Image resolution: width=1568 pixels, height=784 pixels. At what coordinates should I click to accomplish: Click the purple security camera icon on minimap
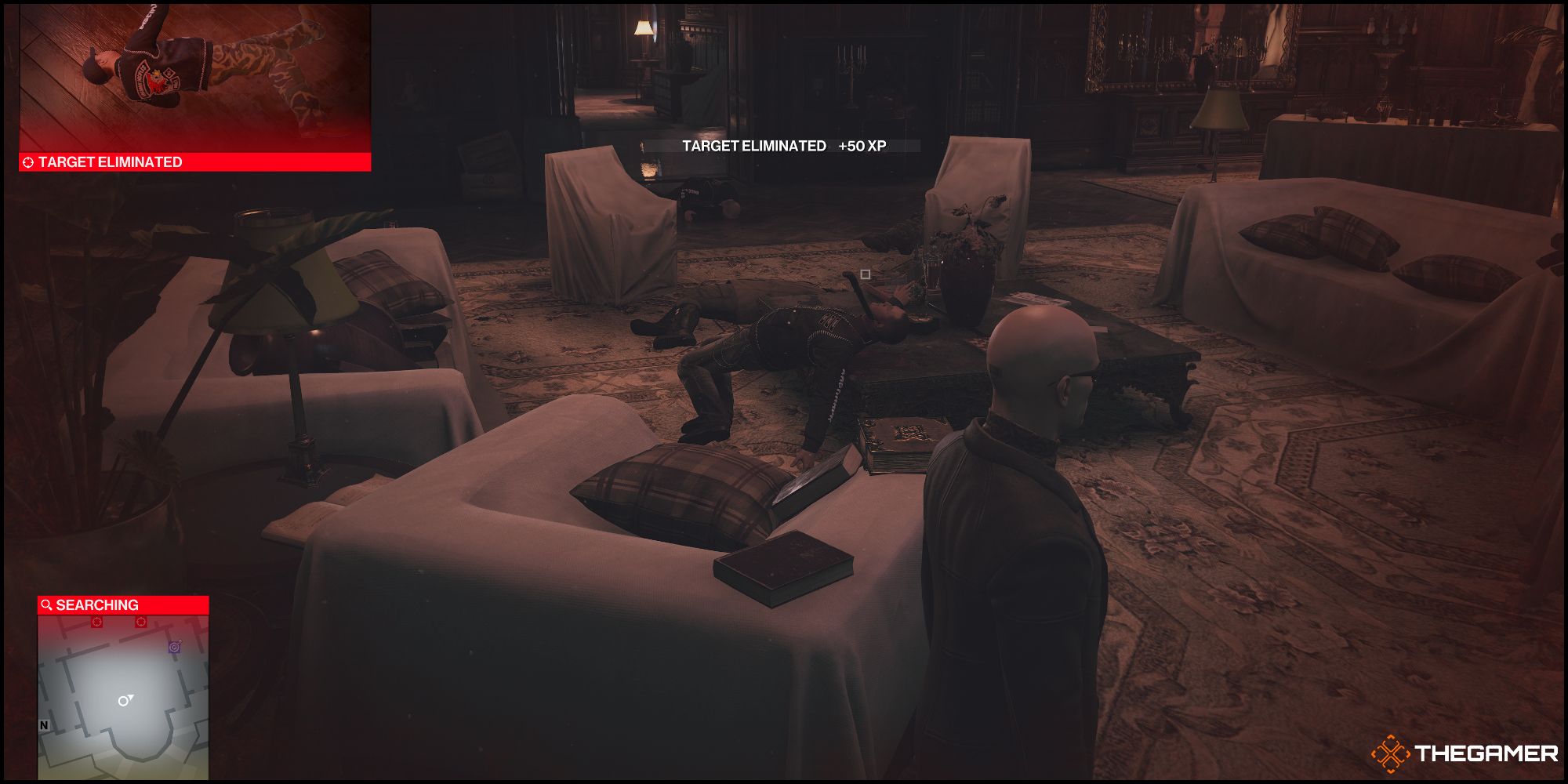(175, 648)
